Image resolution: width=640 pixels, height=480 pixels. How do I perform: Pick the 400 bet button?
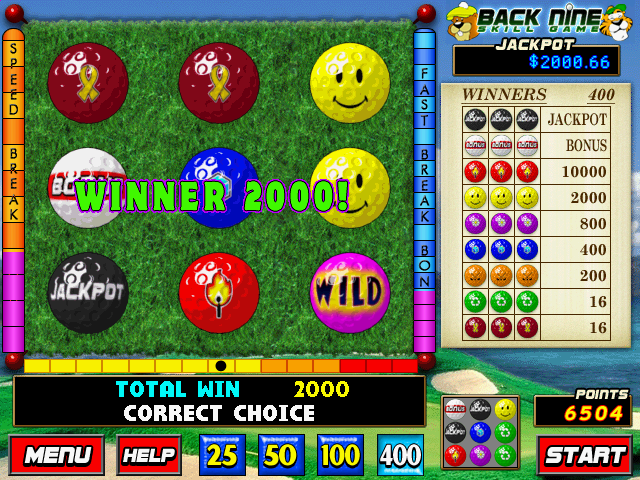[x=400, y=455]
